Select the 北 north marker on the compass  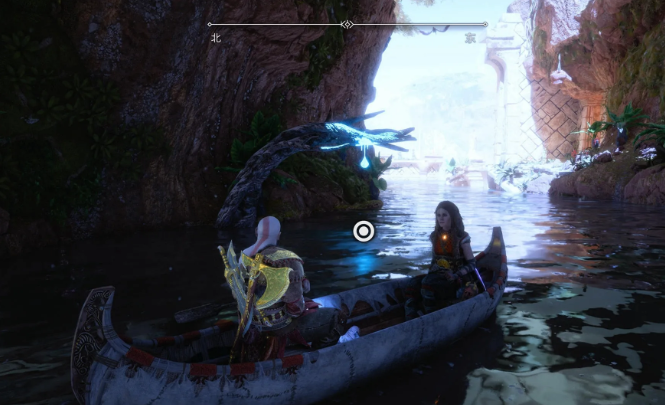point(215,38)
